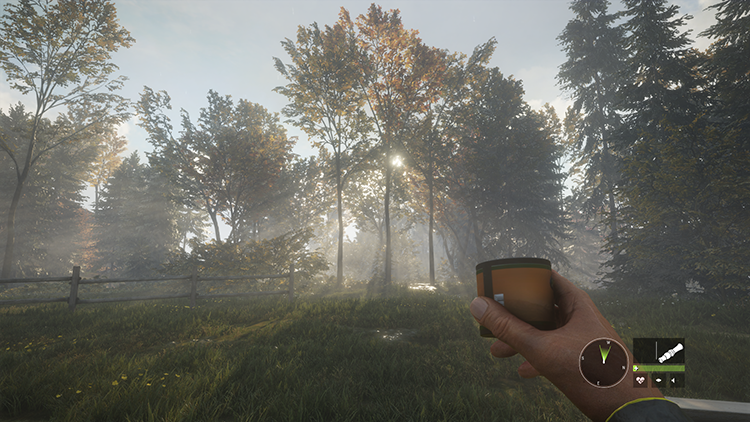Image resolution: width=750 pixels, height=422 pixels.
Task: Click the round compass dial
Action: coord(603,362)
